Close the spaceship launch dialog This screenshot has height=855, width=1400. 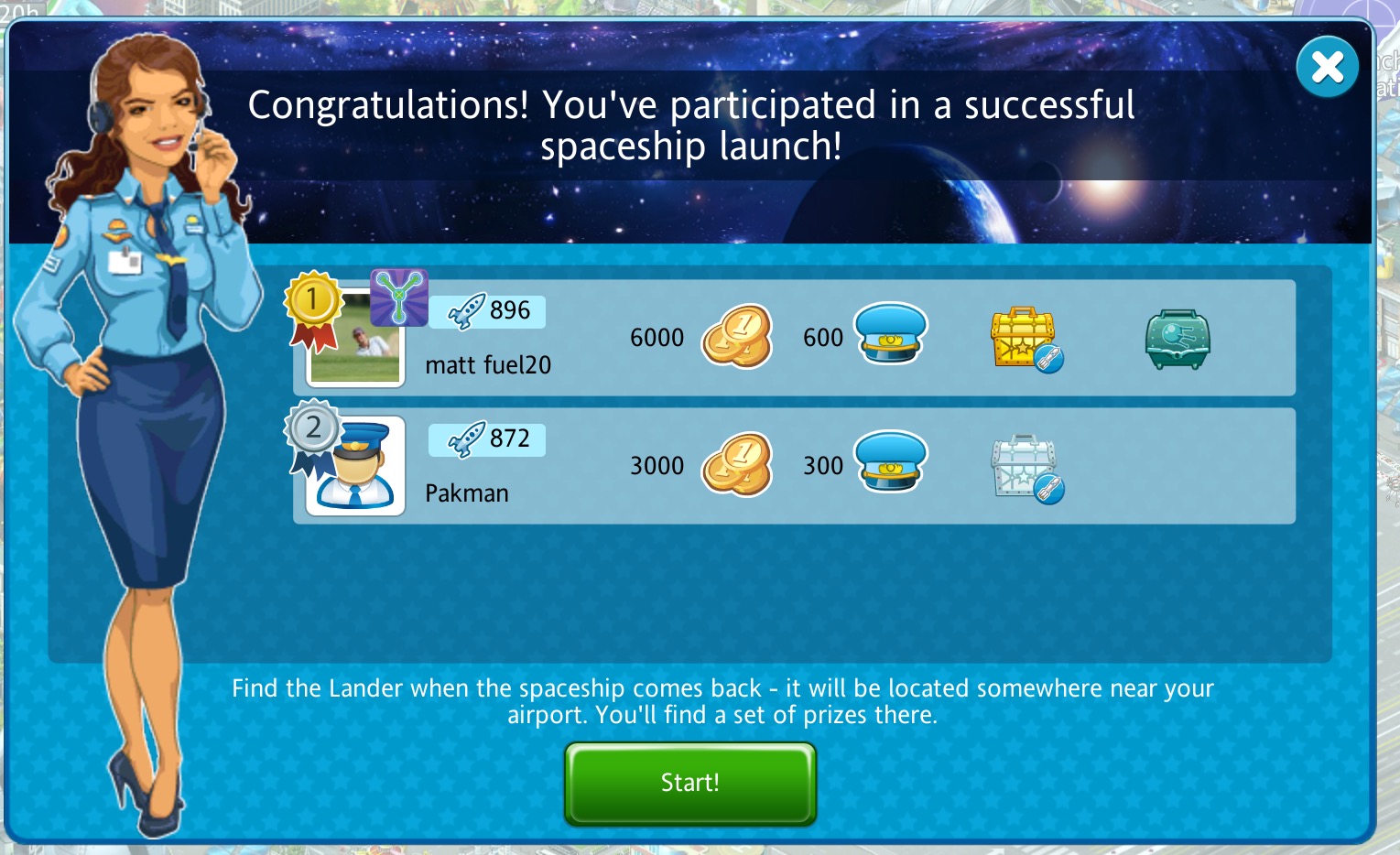click(x=1327, y=67)
